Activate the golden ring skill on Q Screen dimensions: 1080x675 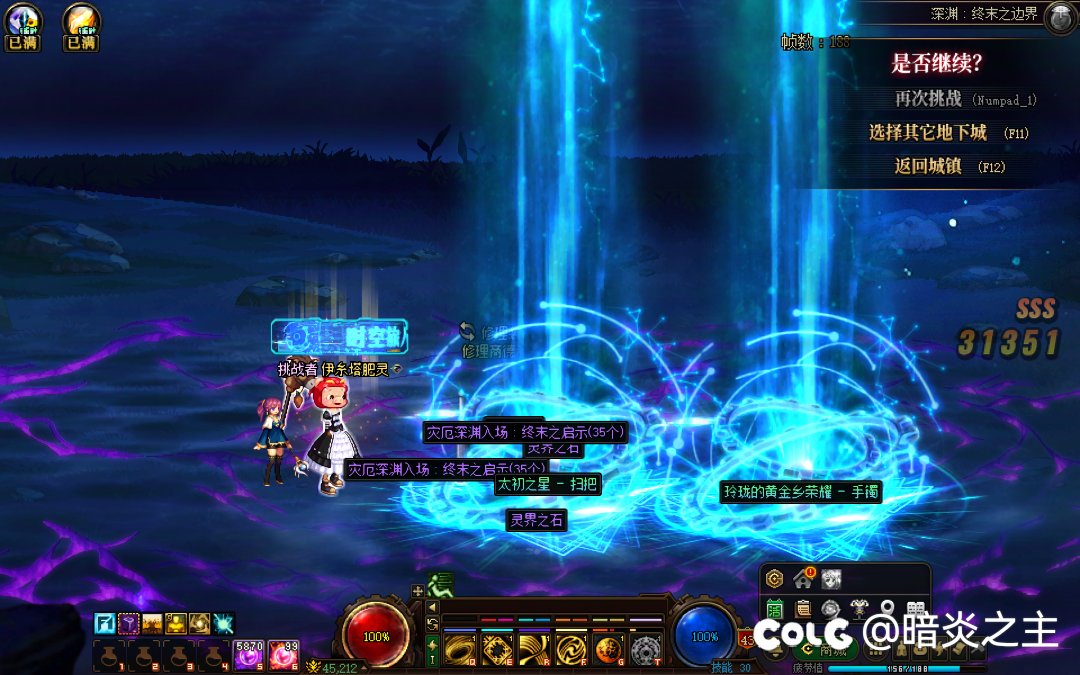click(x=461, y=649)
